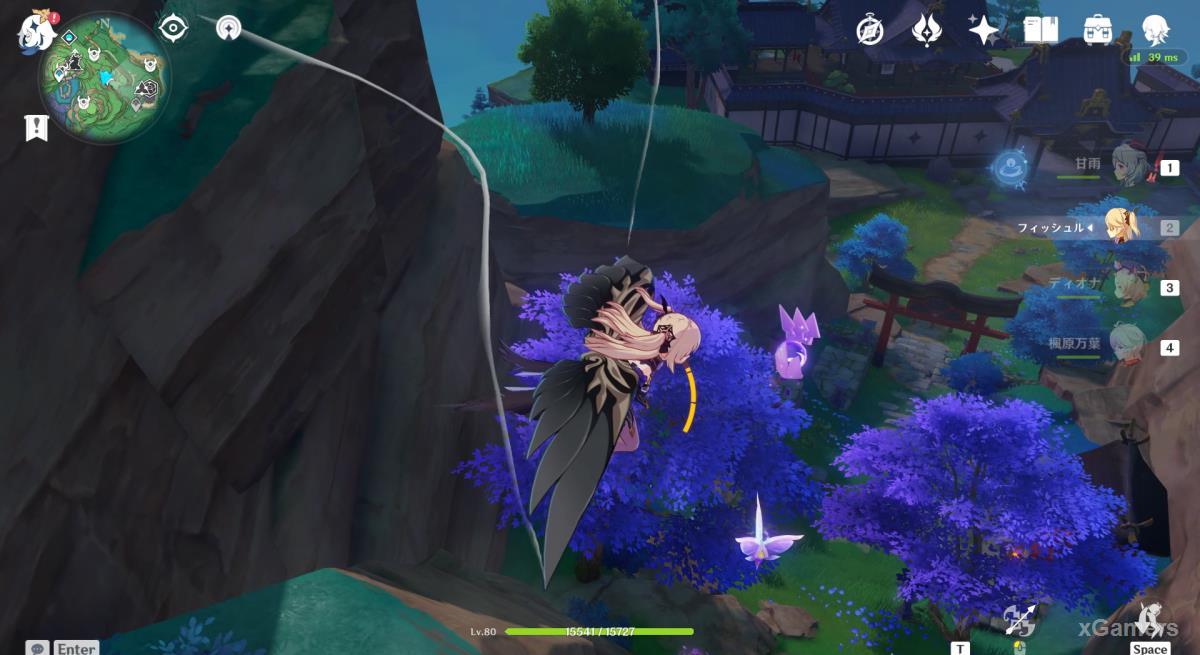Open the compass events icon
Viewport: 1200px width, 655px height.
point(870,31)
